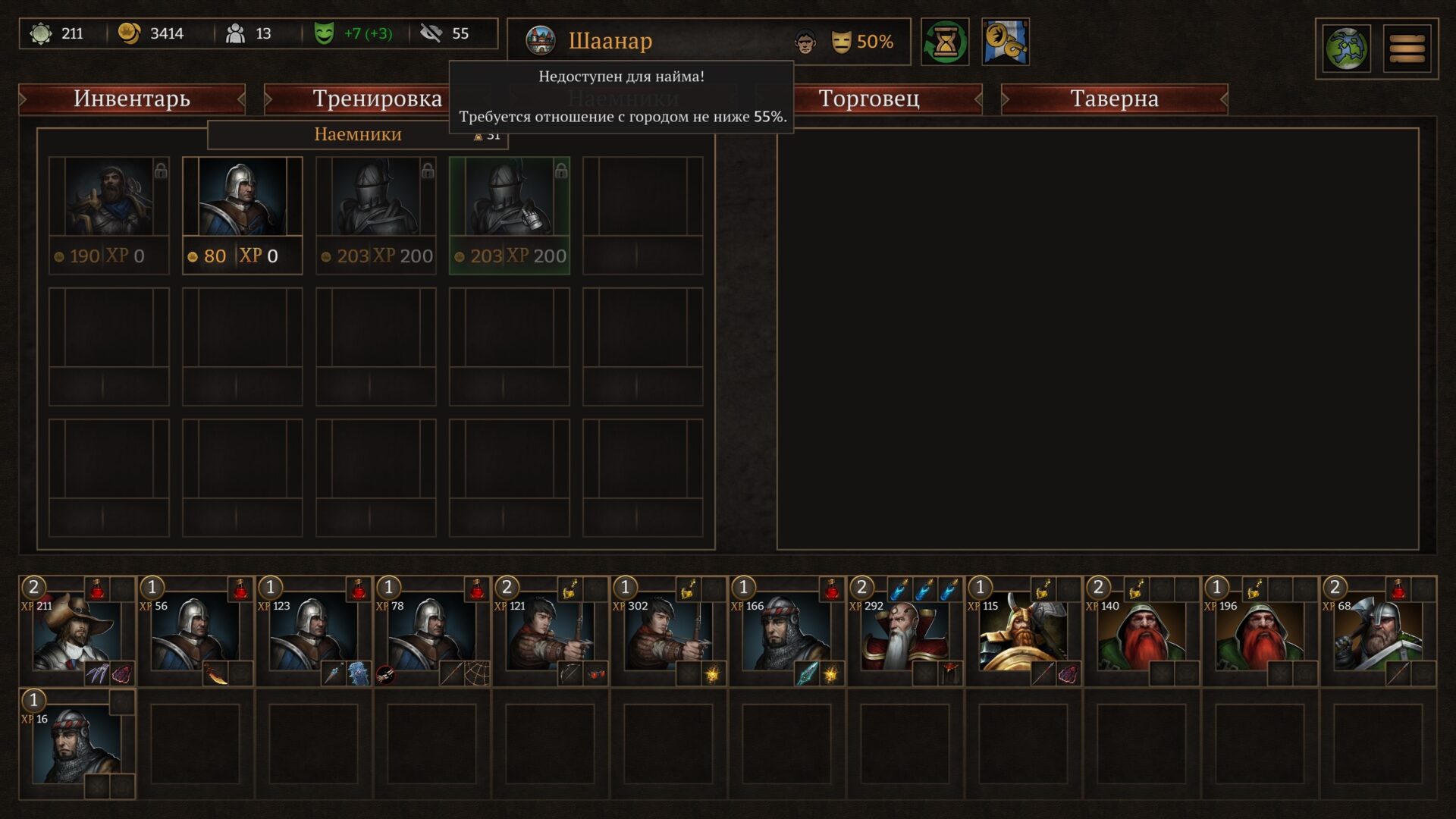Click the hourglass wait button
Image resolution: width=1456 pixels, height=819 pixels.
click(x=945, y=42)
